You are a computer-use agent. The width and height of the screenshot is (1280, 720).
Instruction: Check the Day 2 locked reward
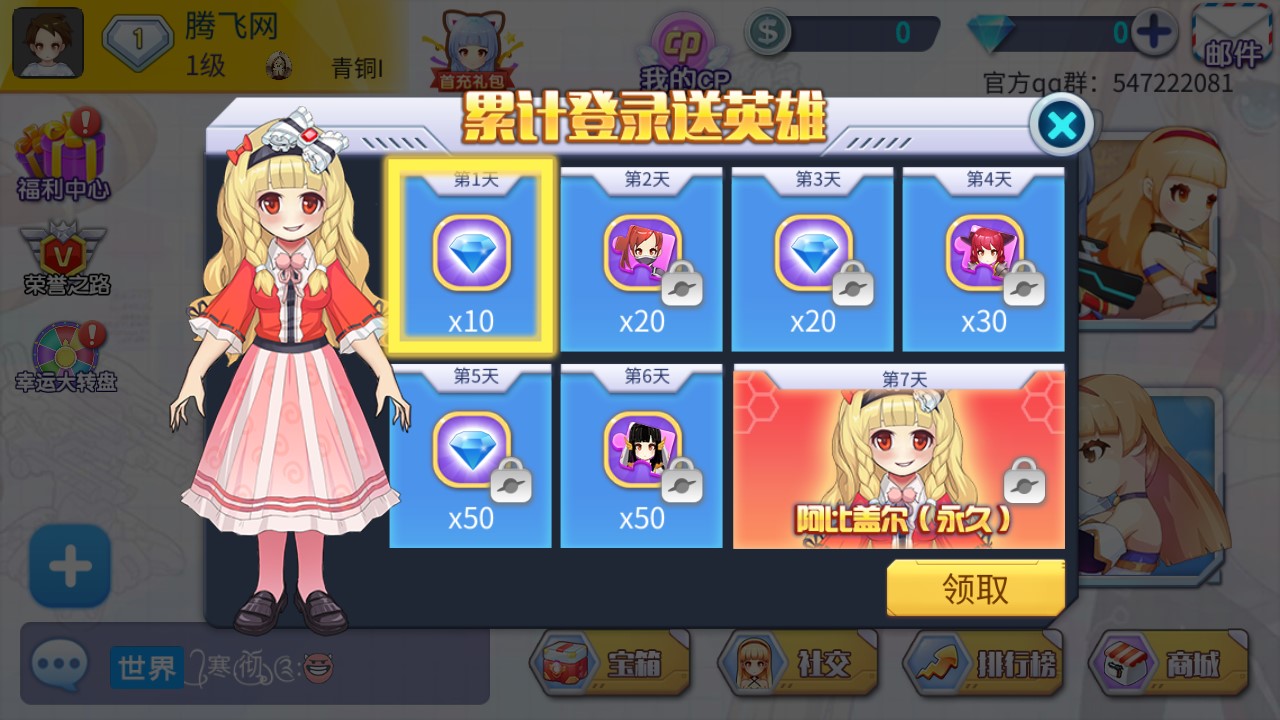(641, 255)
